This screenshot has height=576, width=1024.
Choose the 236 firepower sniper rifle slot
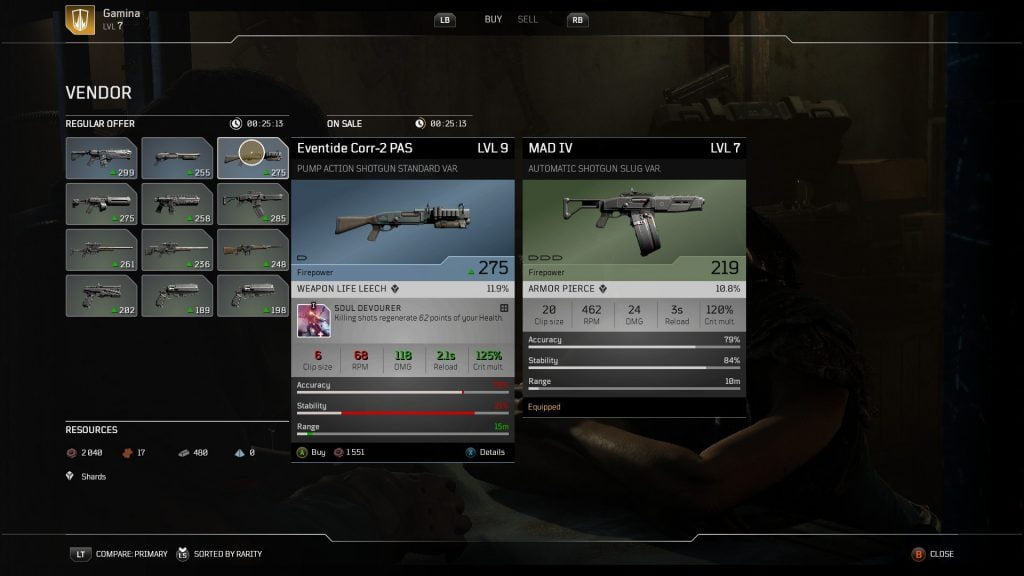point(177,249)
